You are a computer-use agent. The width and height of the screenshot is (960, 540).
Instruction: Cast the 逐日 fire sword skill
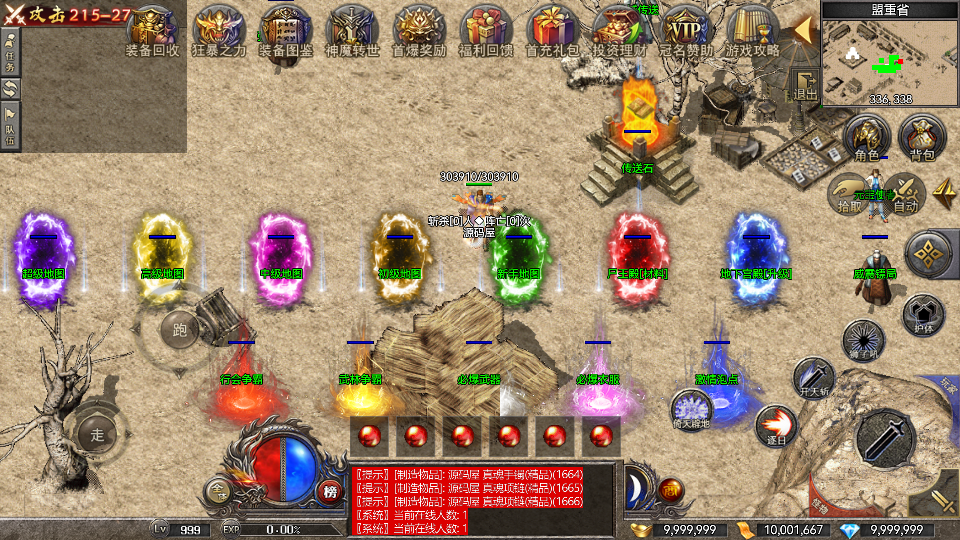[774, 425]
